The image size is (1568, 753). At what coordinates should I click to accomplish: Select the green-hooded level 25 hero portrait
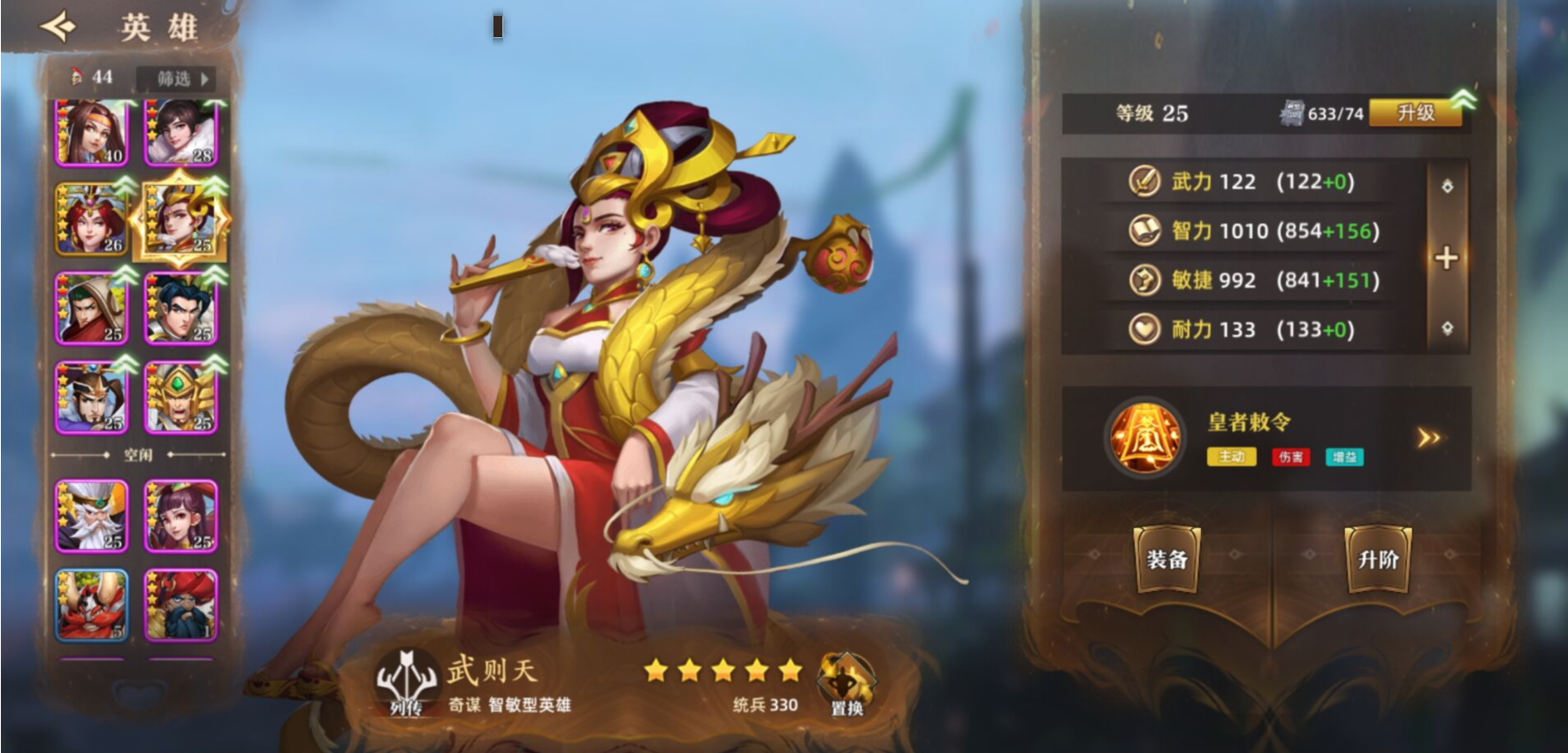92,308
